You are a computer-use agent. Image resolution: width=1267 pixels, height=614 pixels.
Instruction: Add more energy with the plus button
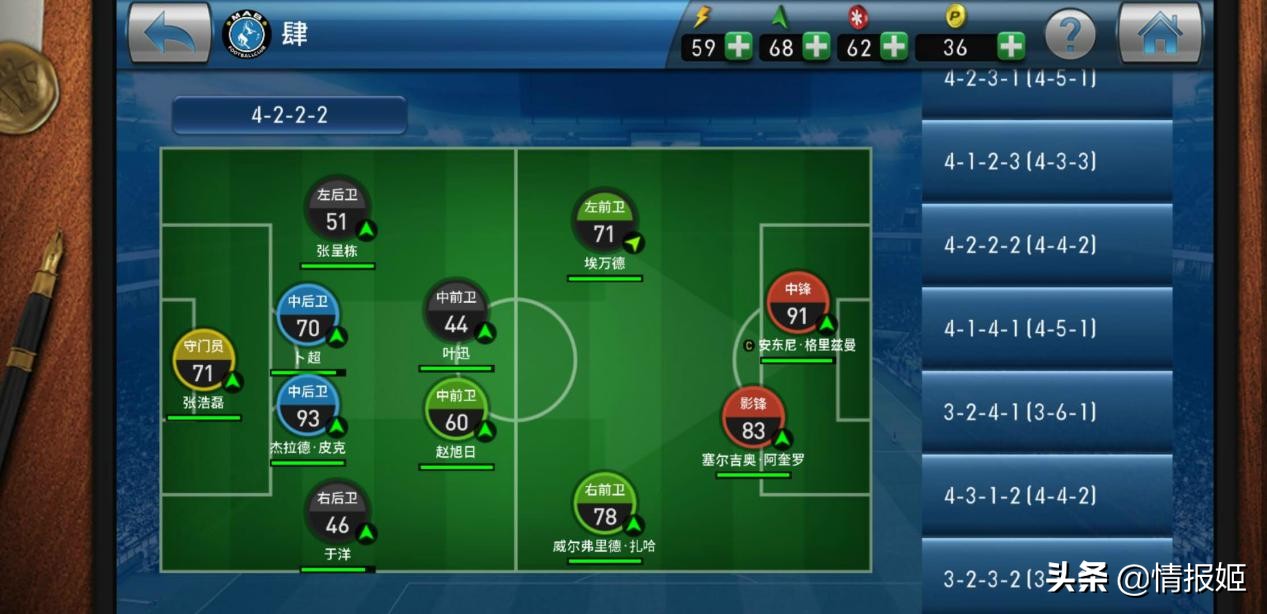pyautogui.click(x=738, y=47)
